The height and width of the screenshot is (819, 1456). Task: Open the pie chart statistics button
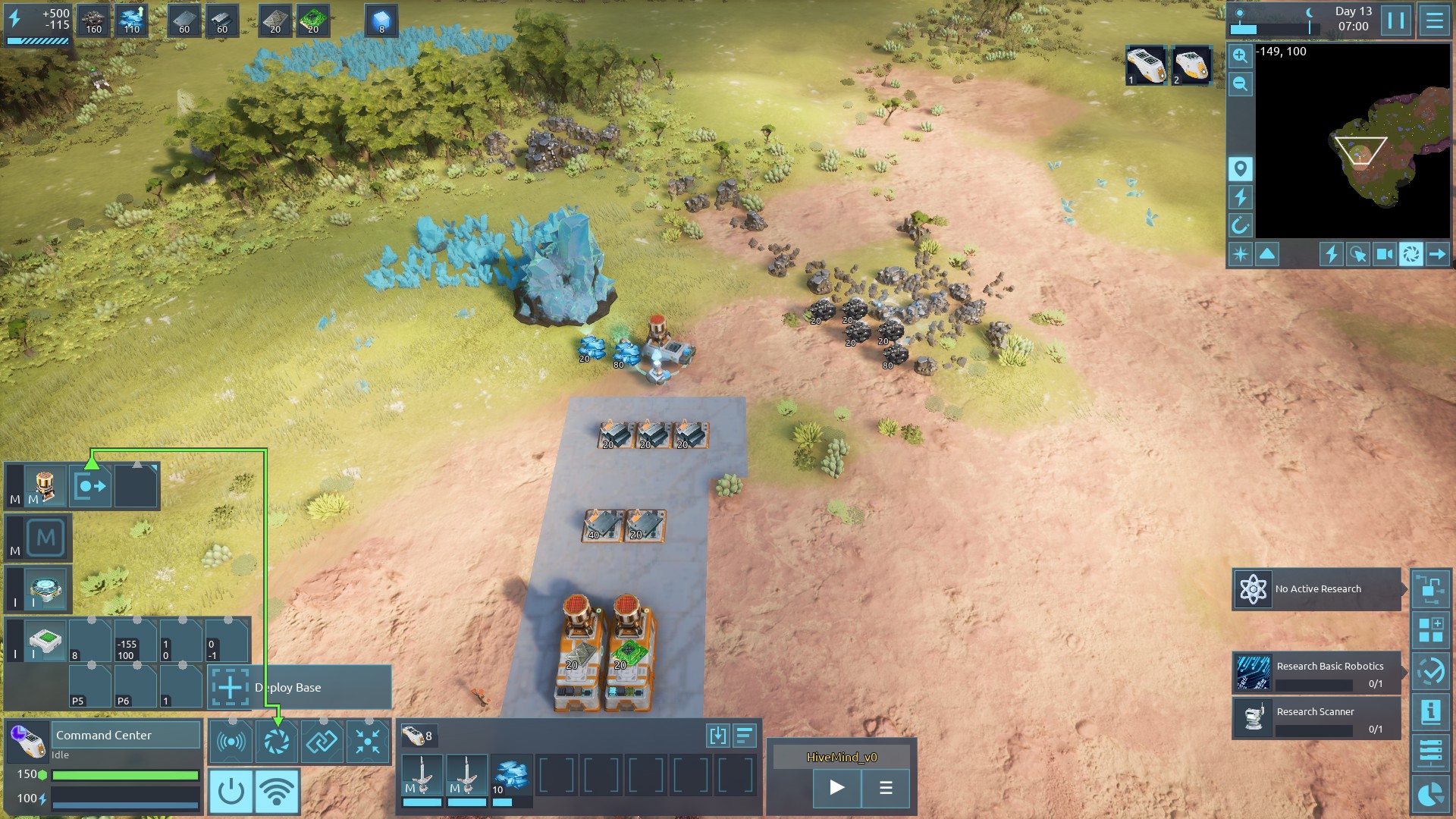(1431, 794)
